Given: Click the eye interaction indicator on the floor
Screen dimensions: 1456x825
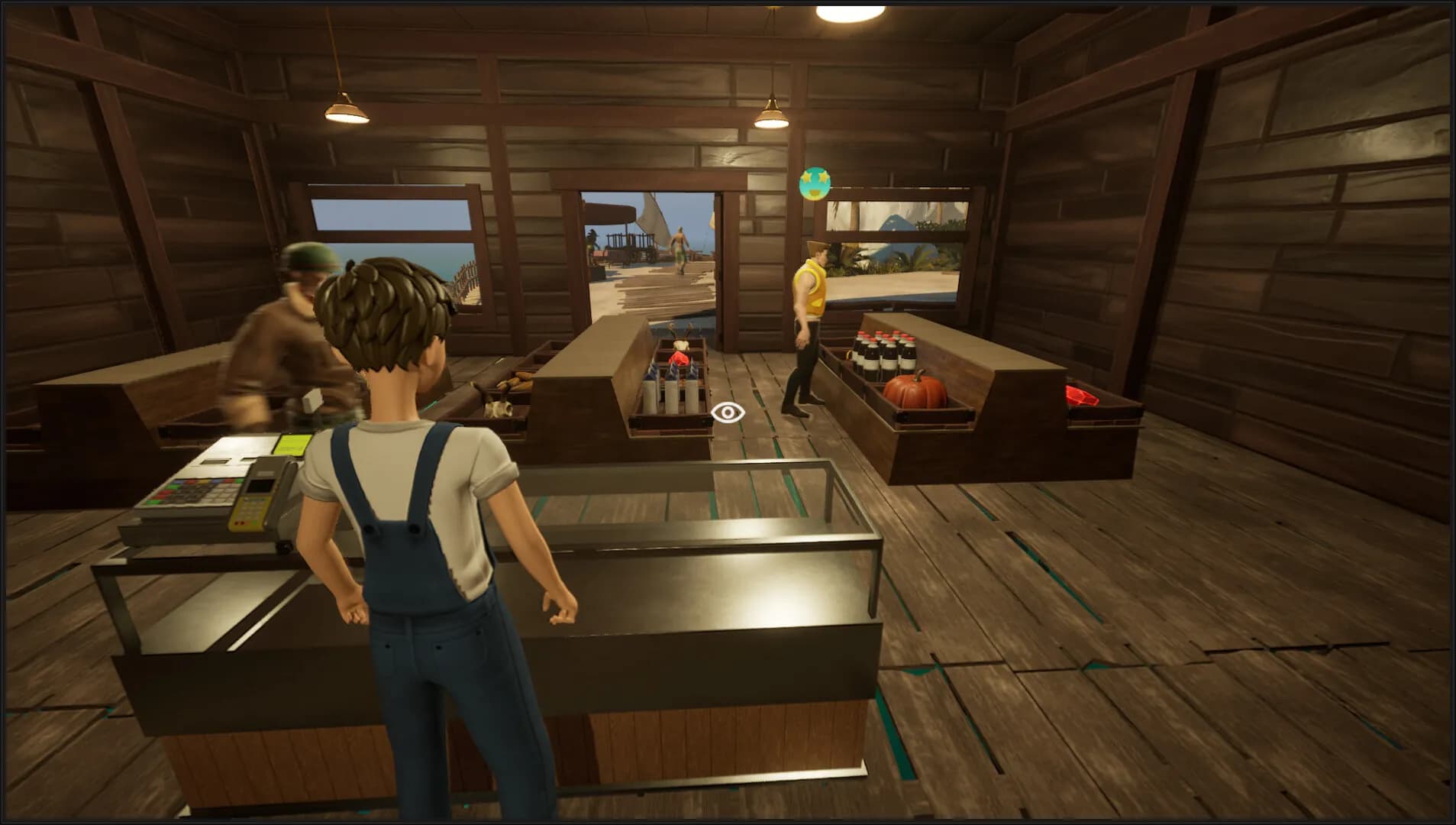Looking at the screenshot, I should [729, 414].
